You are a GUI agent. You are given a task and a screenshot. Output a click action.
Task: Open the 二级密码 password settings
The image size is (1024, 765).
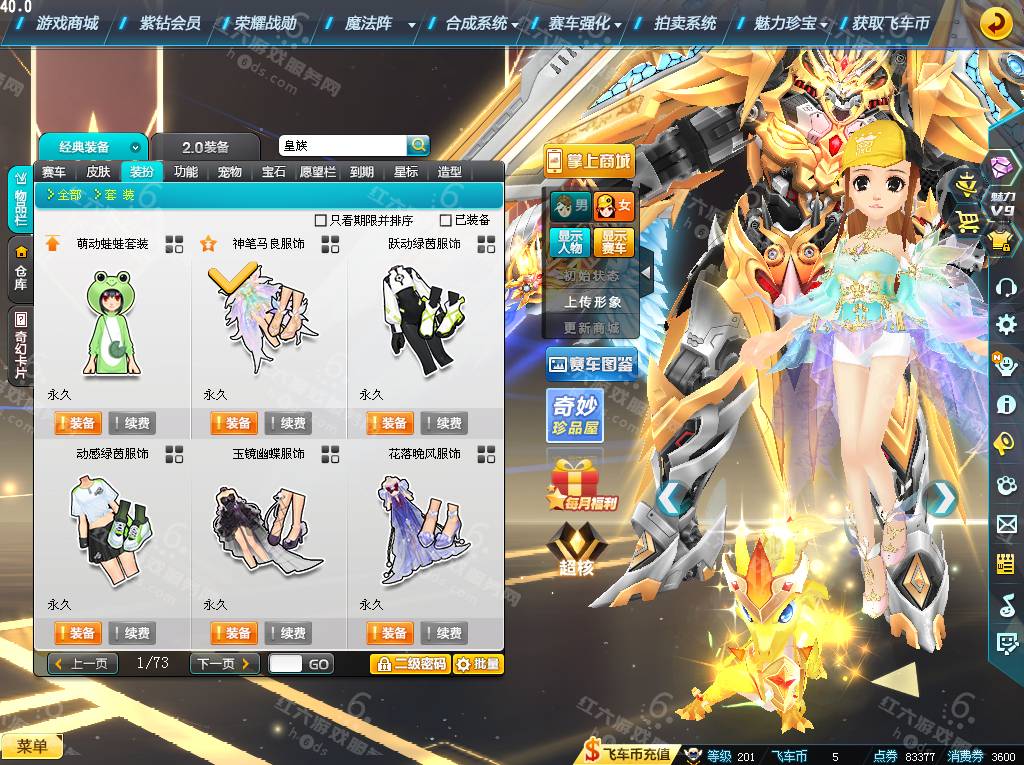[x=409, y=664]
